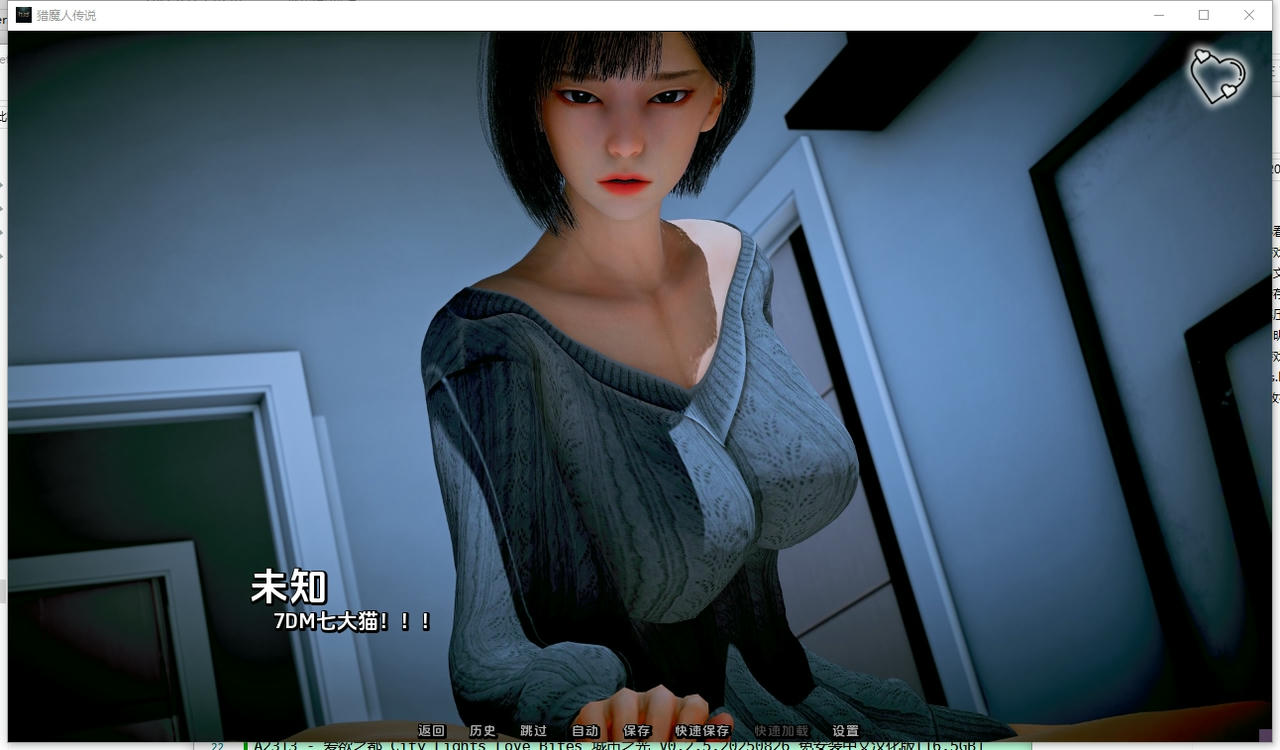
Task: Enable 自动 auto-read mode
Action: 585,731
